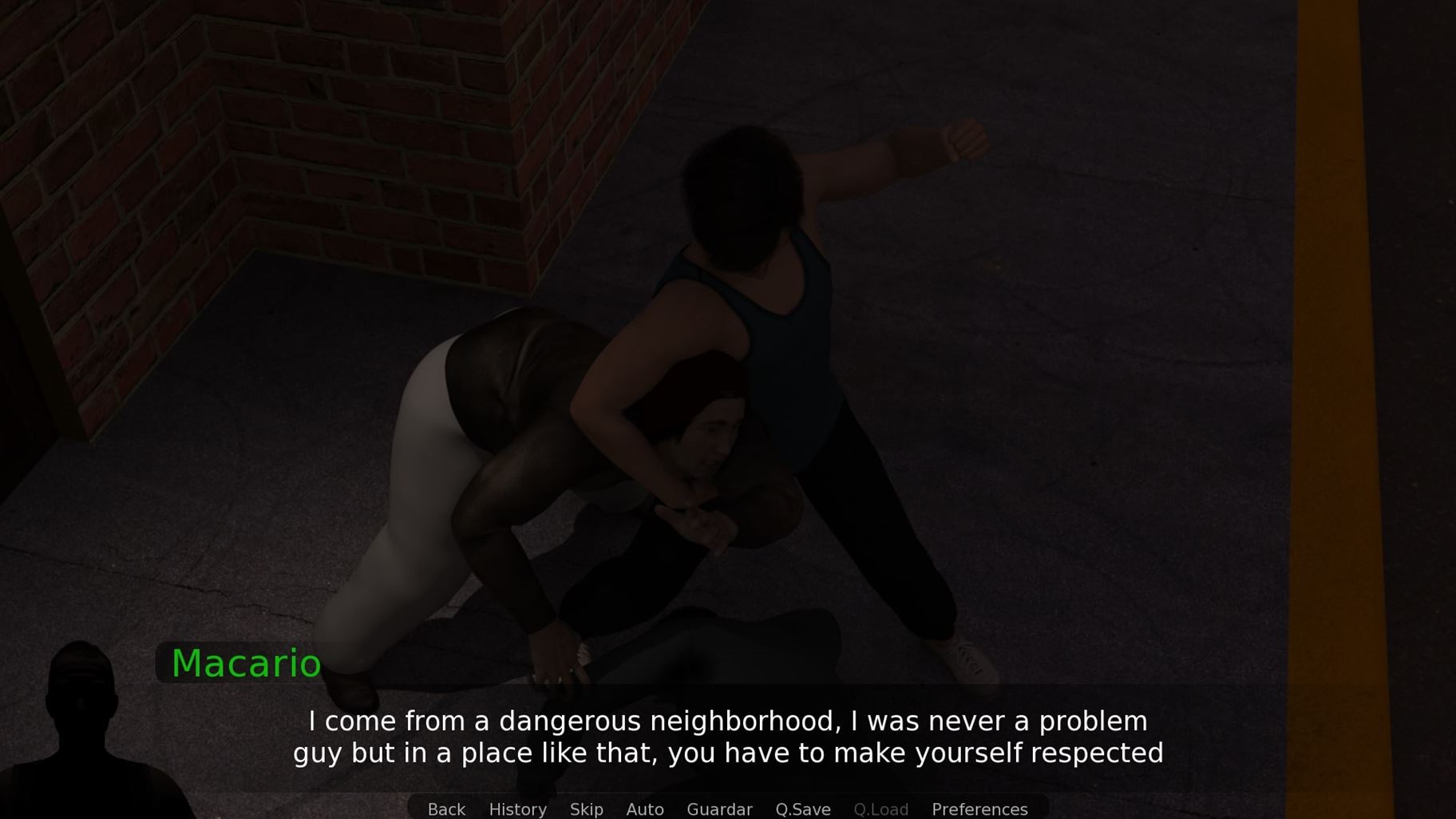The width and height of the screenshot is (1456, 819).
Task: Open the Preferences menu
Action: [x=979, y=809]
